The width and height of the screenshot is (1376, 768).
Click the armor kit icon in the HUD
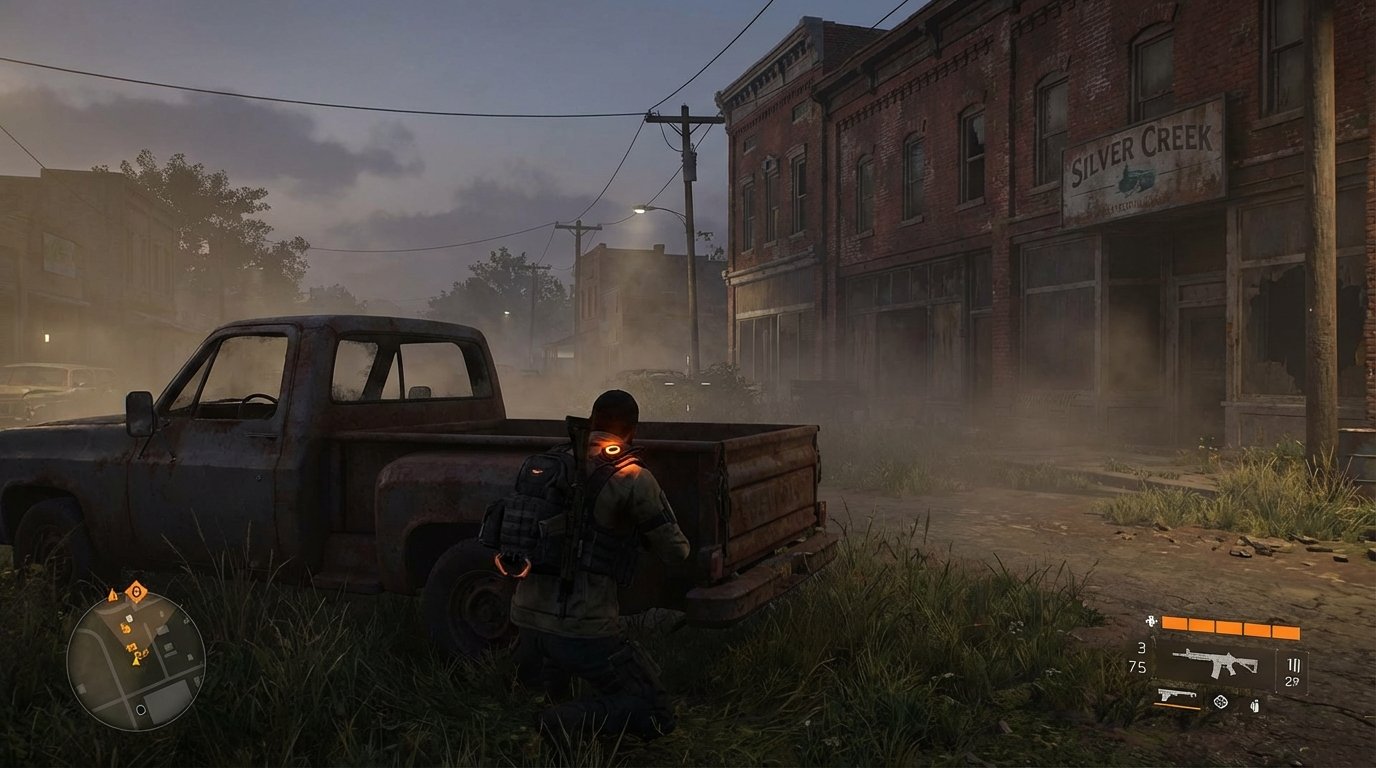pyautogui.click(x=1254, y=704)
